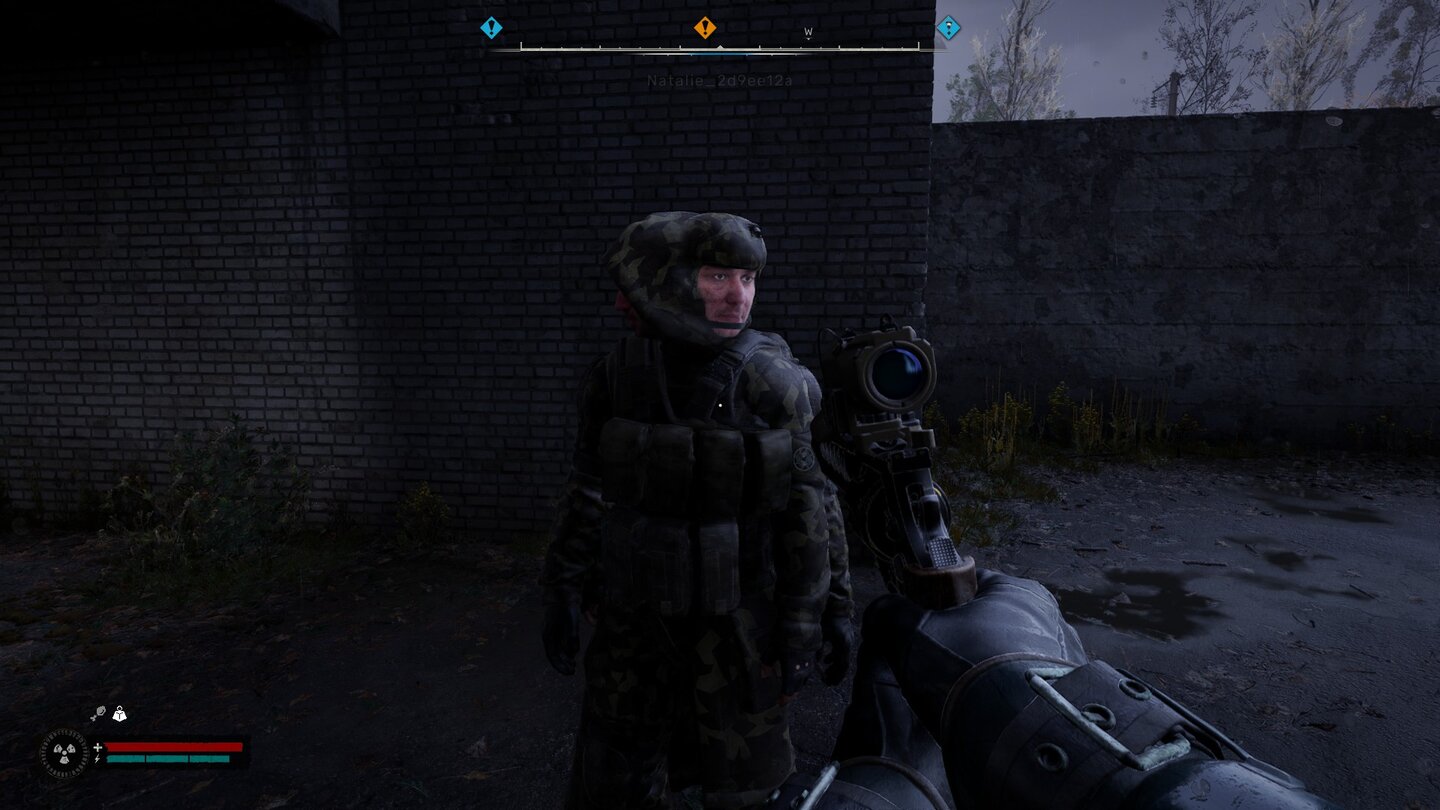The height and width of the screenshot is (810, 1440).
Task: Select the health cross icon beside the red bar
Action: click(97, 747)
